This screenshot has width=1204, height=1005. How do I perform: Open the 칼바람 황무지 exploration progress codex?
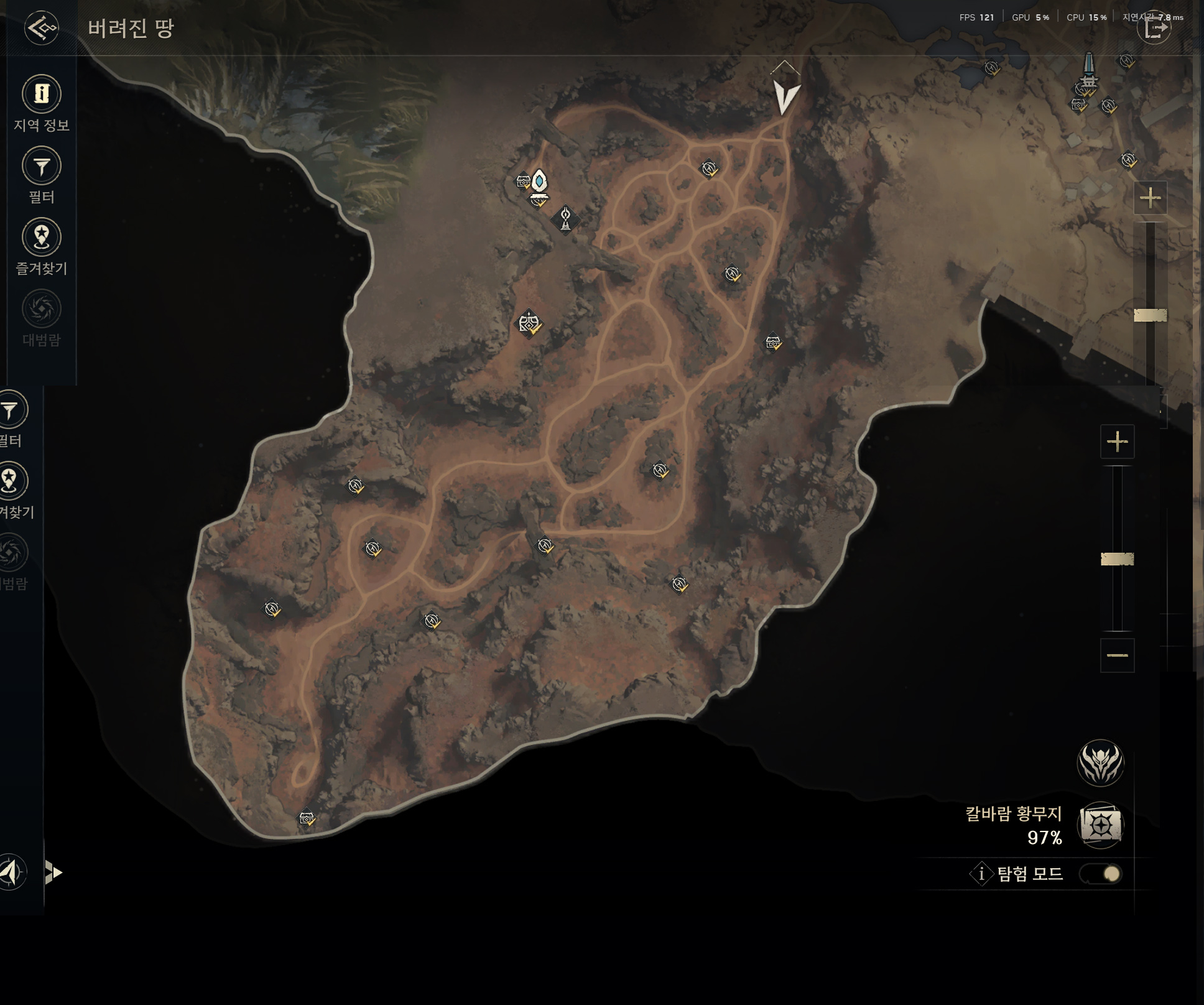tap(1101, 825)
